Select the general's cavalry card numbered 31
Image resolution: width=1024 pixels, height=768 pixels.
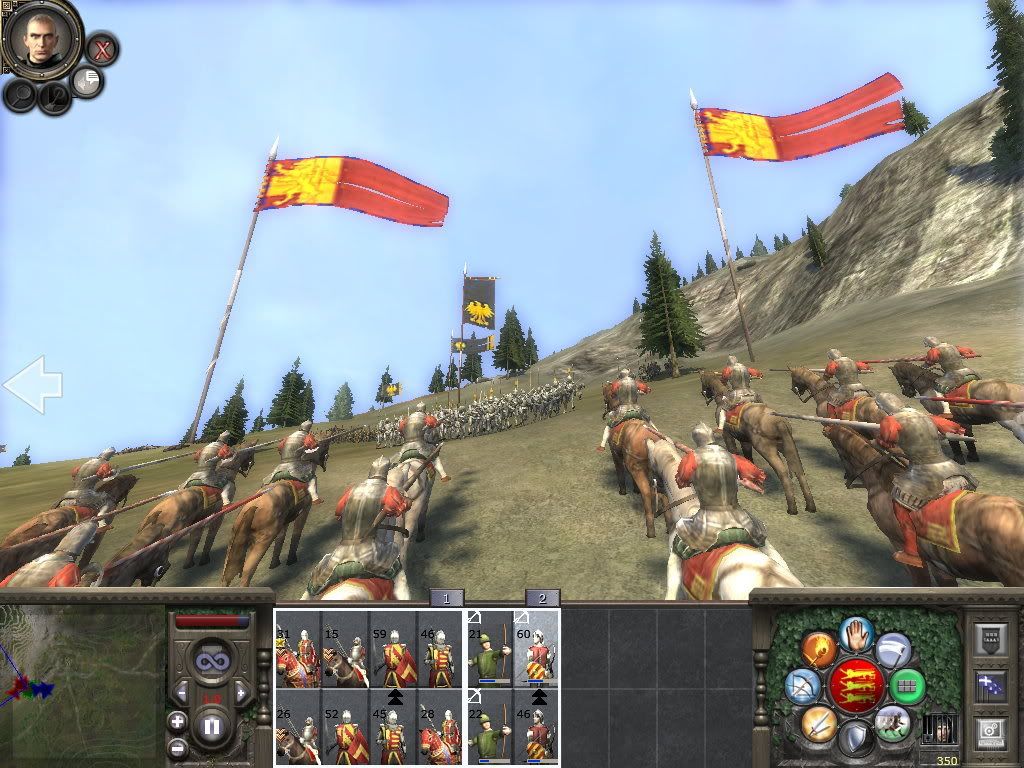tap(297, 649)
